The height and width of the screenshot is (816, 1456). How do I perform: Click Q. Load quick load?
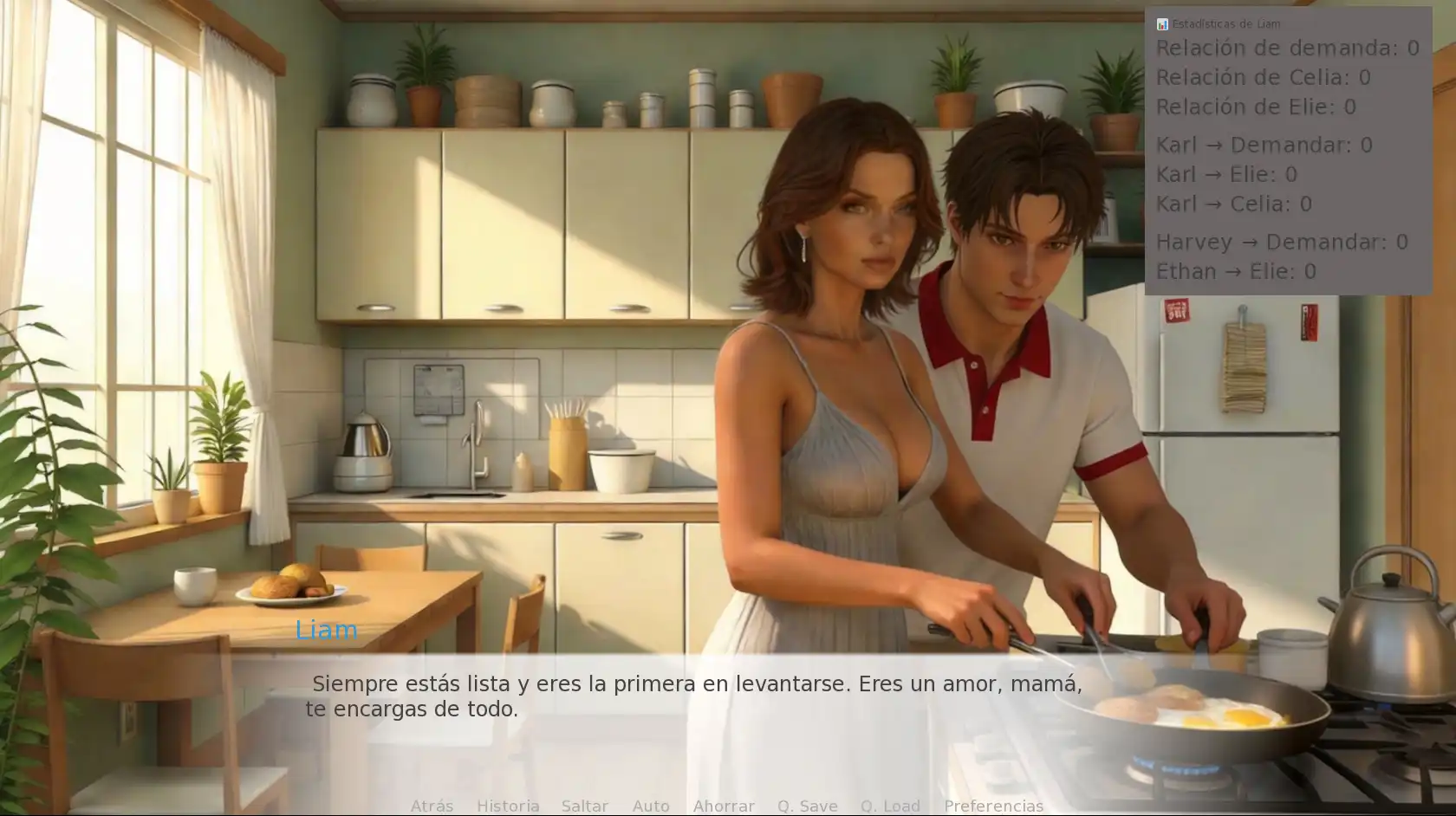click(890, 806)
